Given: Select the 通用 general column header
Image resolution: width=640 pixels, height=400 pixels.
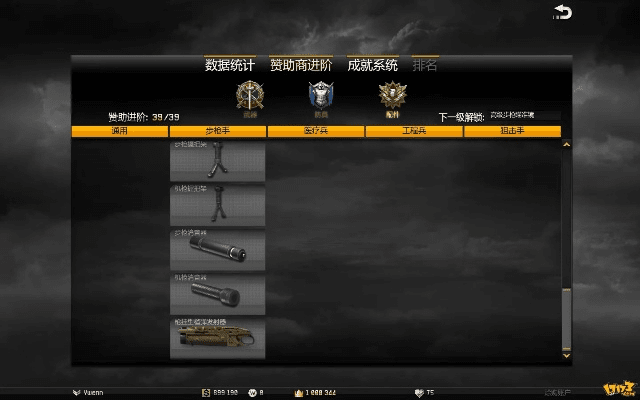Looking at the screenshot, I should pyautogui.click(x=120, y=131).
